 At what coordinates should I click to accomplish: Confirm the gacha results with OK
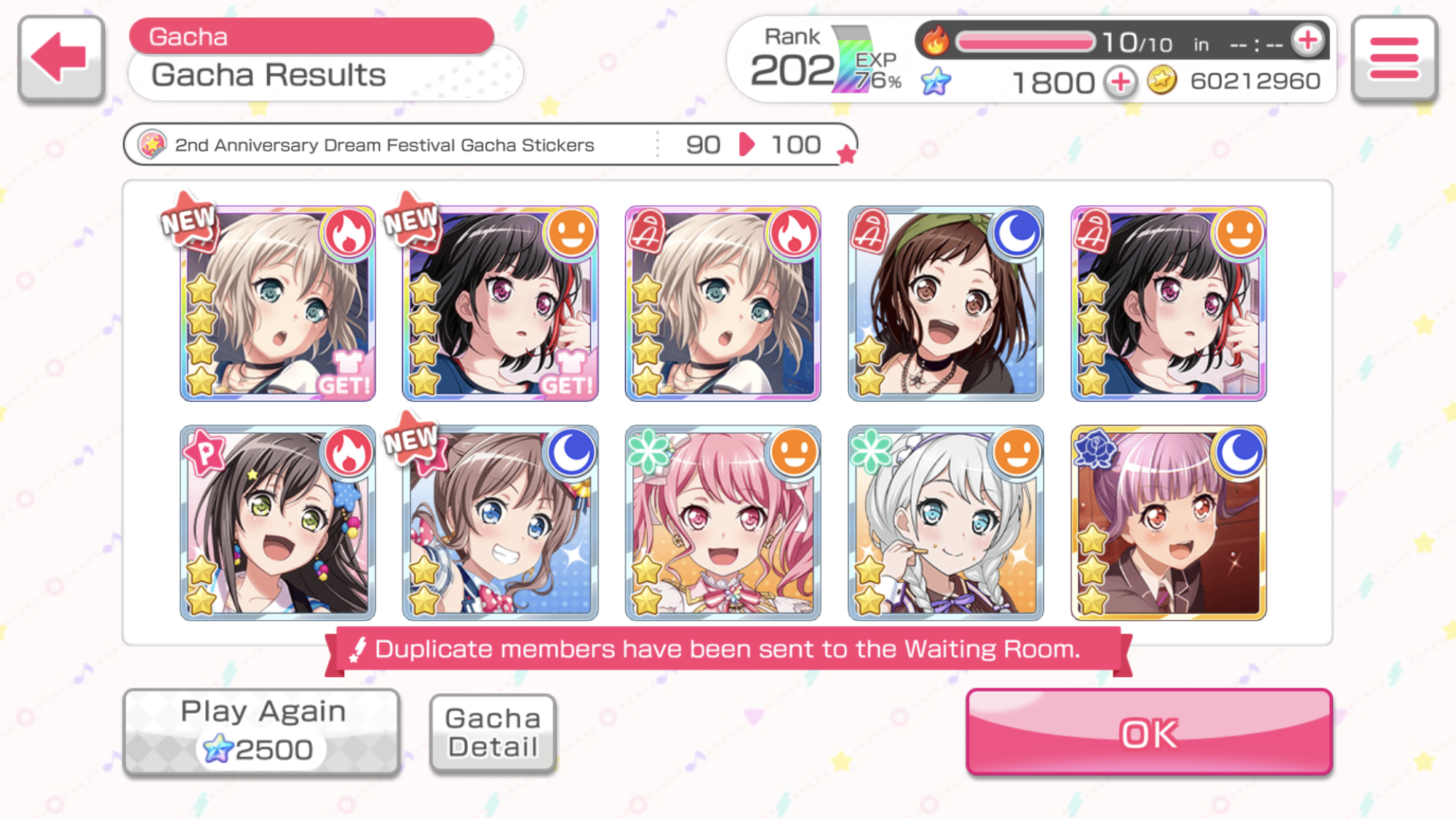[x=1148, y=732]
